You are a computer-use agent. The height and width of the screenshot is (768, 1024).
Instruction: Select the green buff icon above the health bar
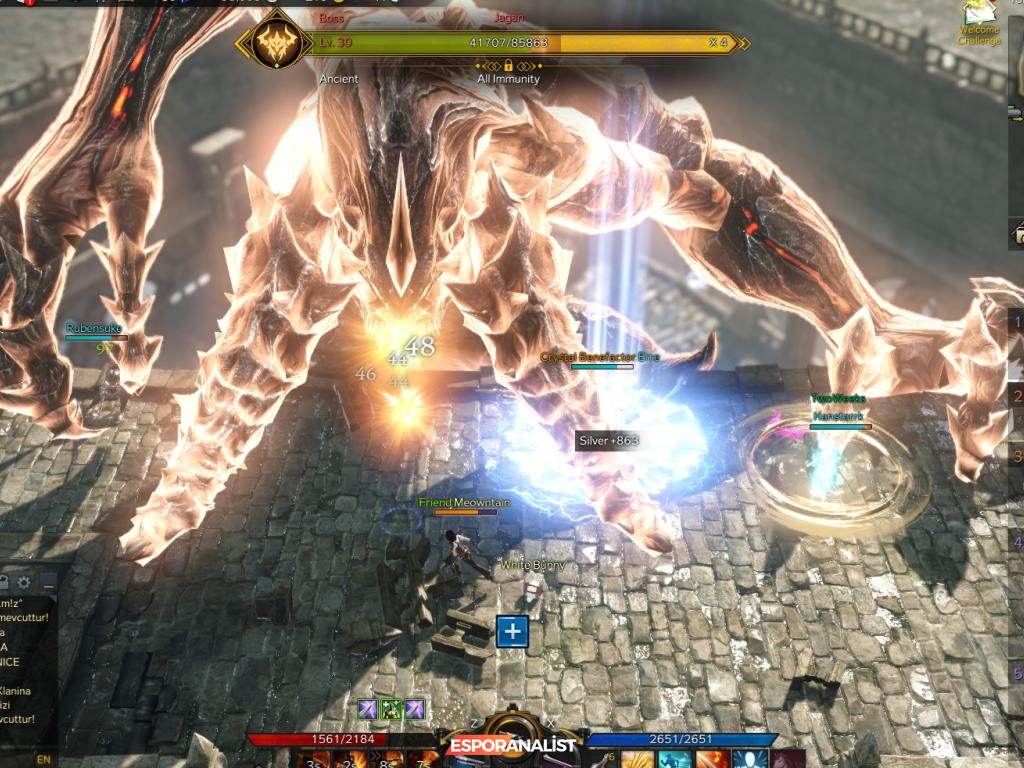pyautogui.click(x=392, y=709)
